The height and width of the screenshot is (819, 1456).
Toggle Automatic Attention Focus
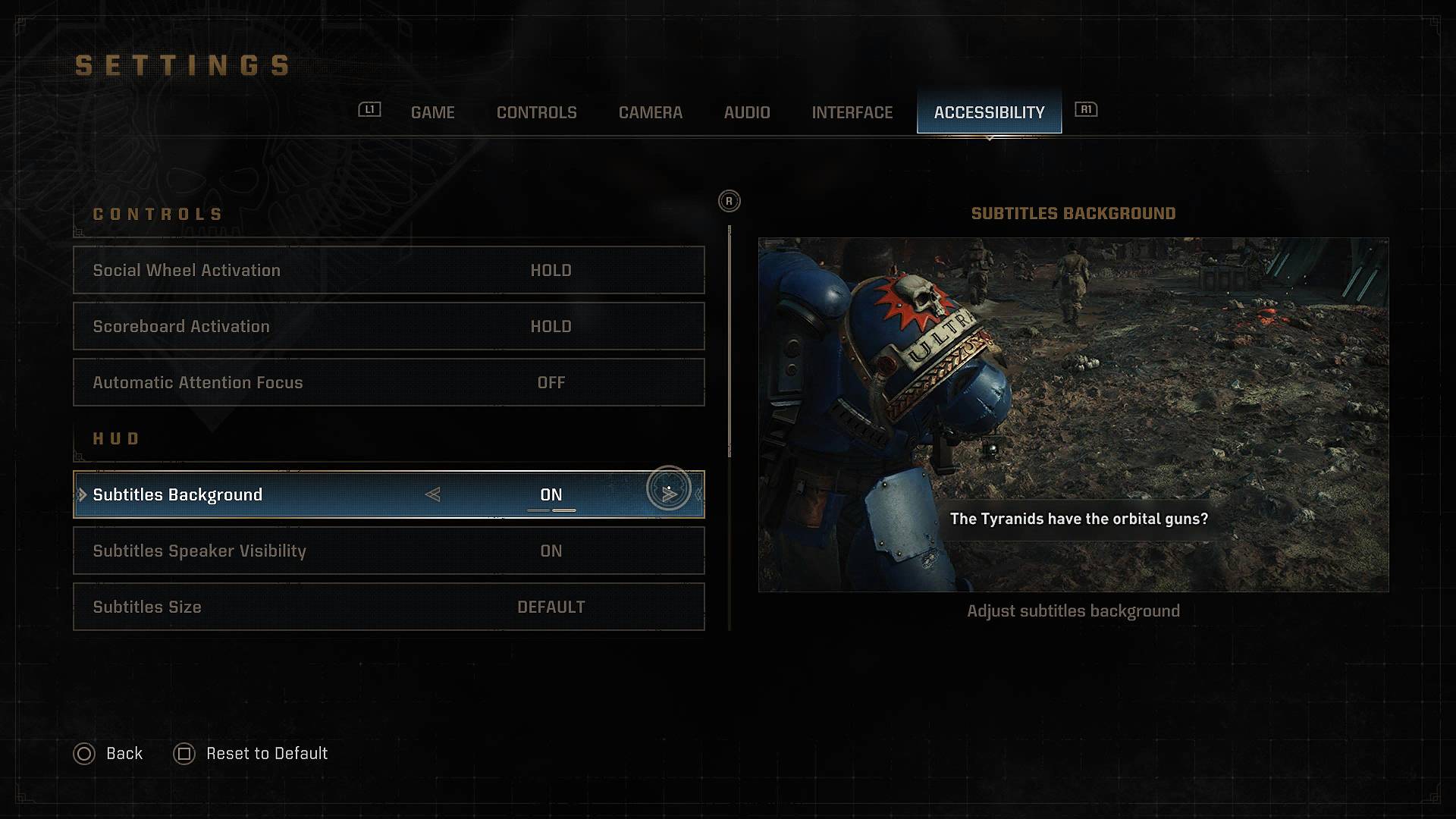(x=388, y=382)
